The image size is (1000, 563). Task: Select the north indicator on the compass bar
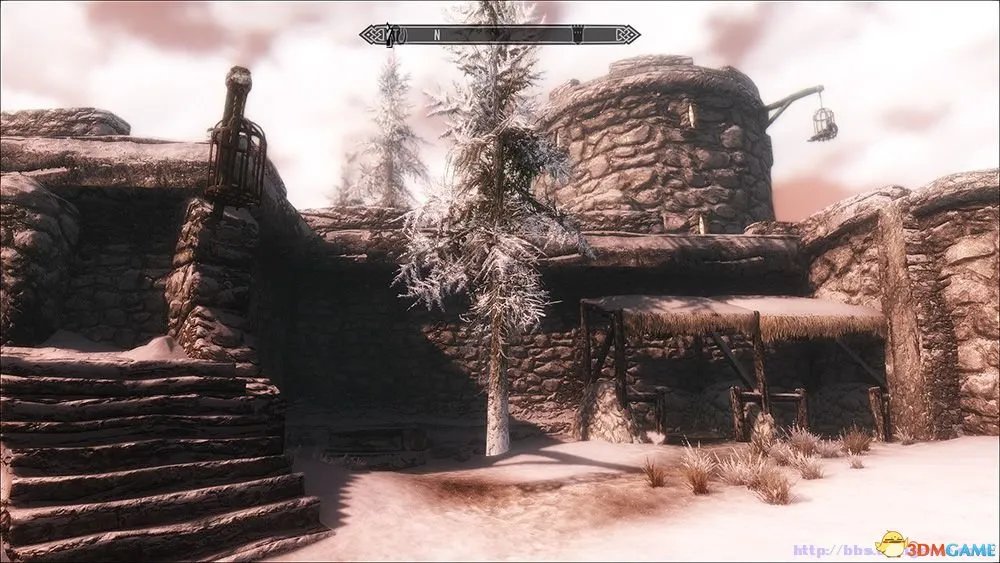click(436, 34)
